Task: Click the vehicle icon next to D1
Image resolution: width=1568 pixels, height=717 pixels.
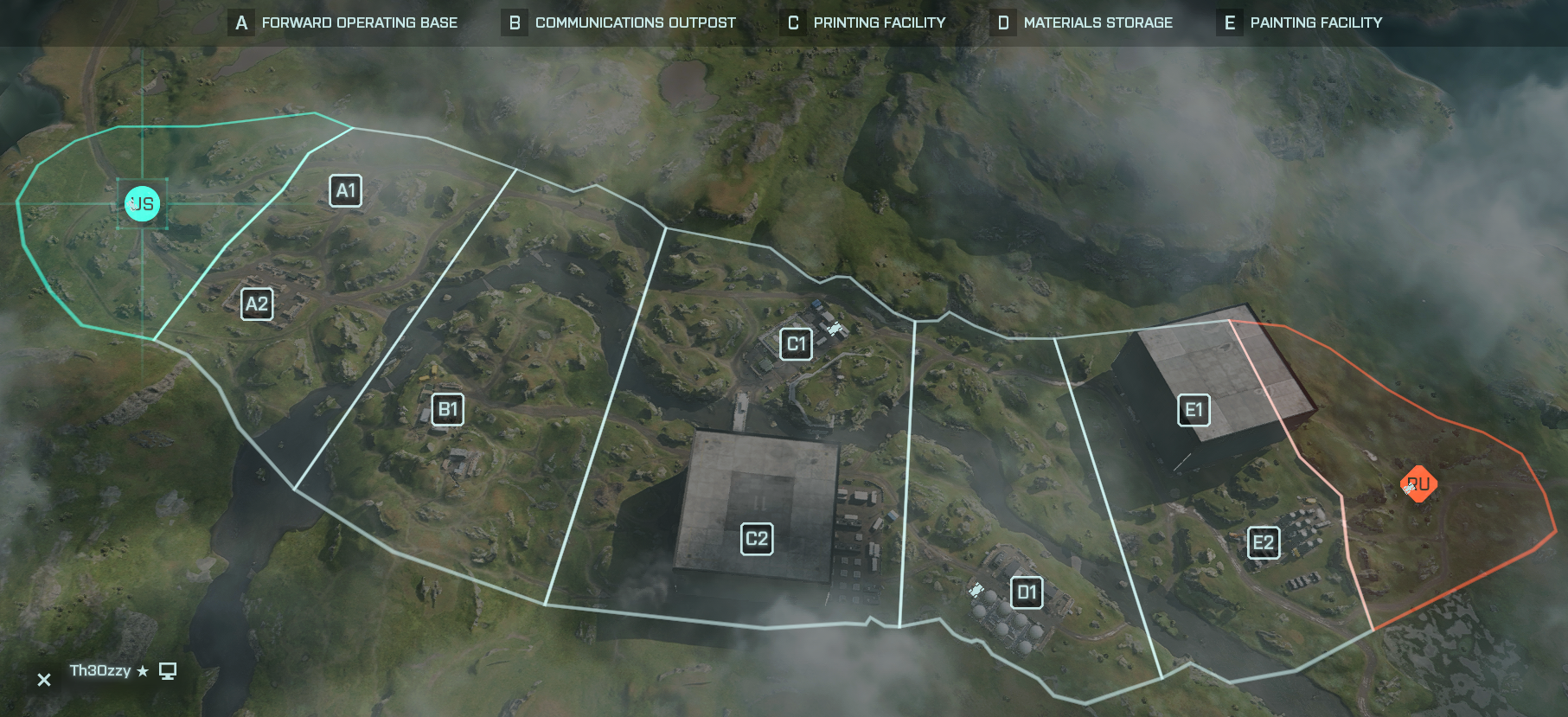Action: pos(978,590)
